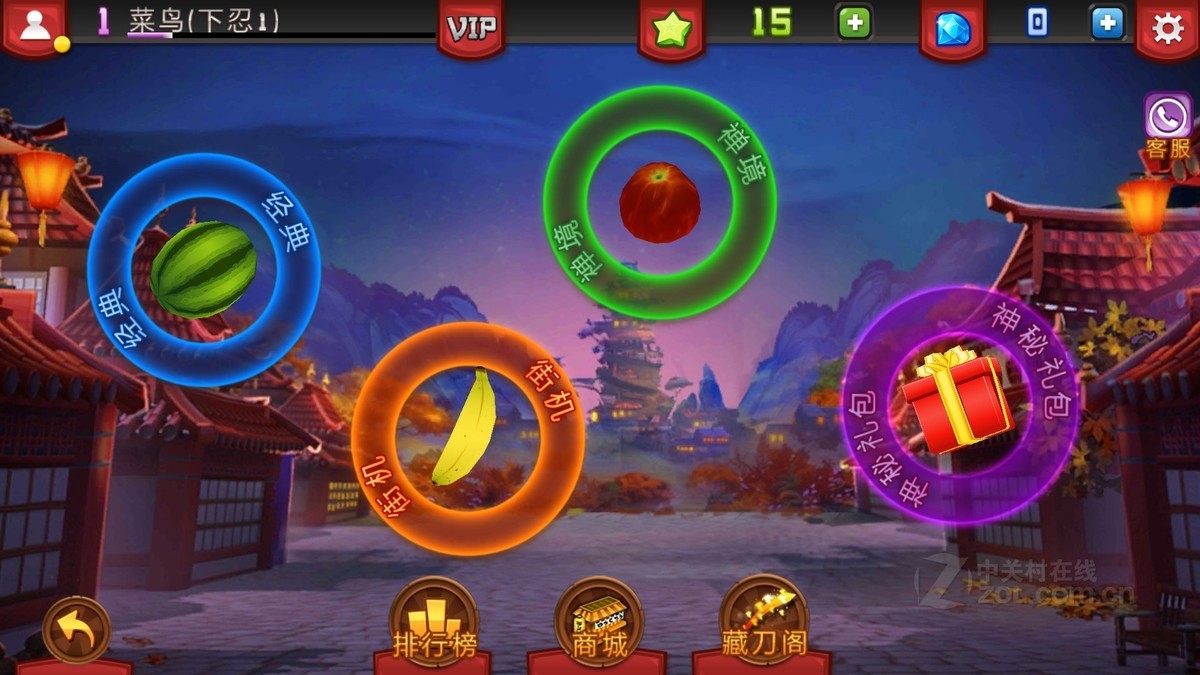Open the 神秘礼包 gift box
Image resolution: width=1200 pixels, height=675 pixels.
tap(959, 403)
